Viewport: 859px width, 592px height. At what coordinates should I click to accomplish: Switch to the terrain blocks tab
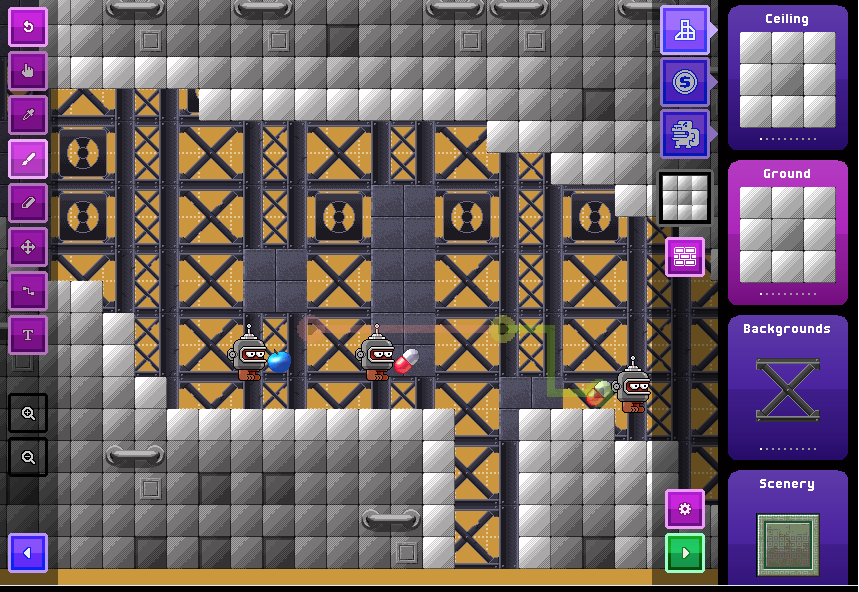(685, 30)
